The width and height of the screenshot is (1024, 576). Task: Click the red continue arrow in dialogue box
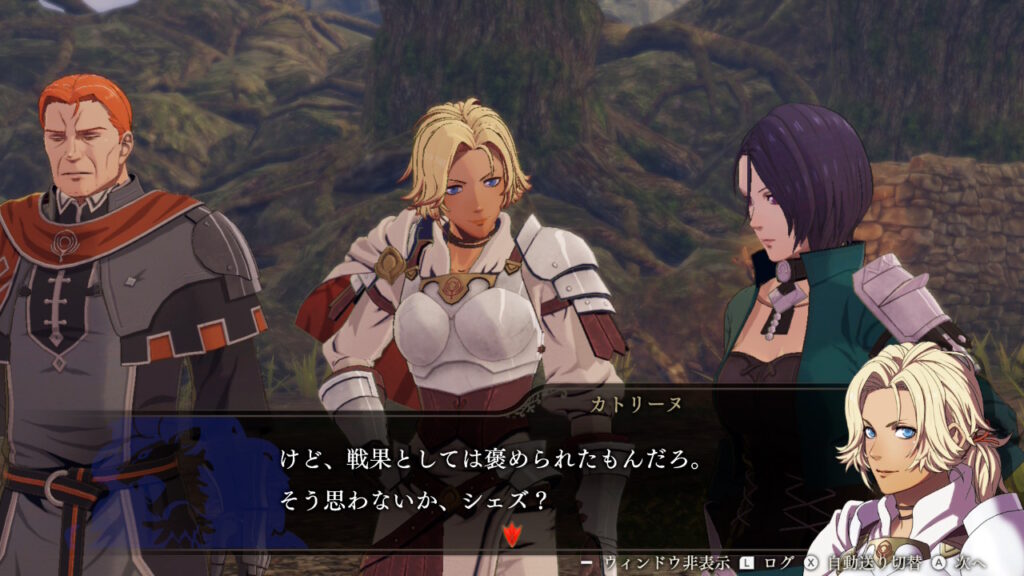click(512, 535)
